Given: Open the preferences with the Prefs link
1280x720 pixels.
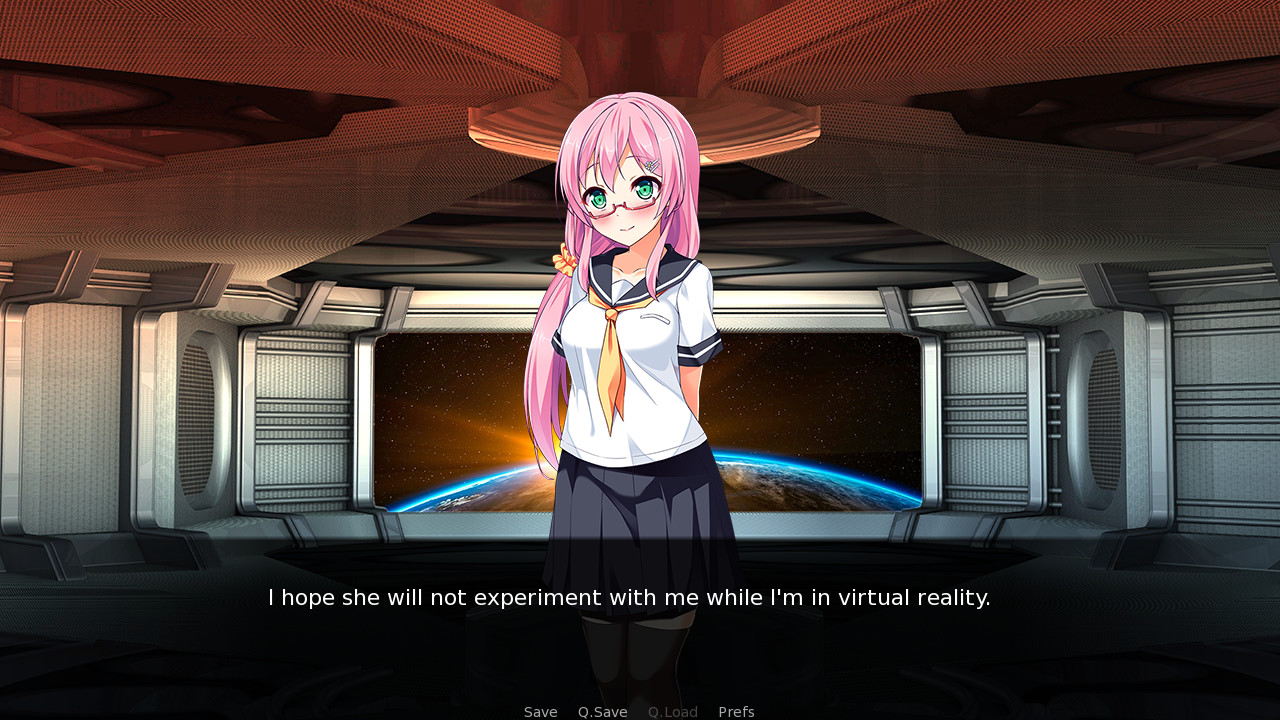Looking at the screenshot, I should pyautogui.click(x=736, y=711).
